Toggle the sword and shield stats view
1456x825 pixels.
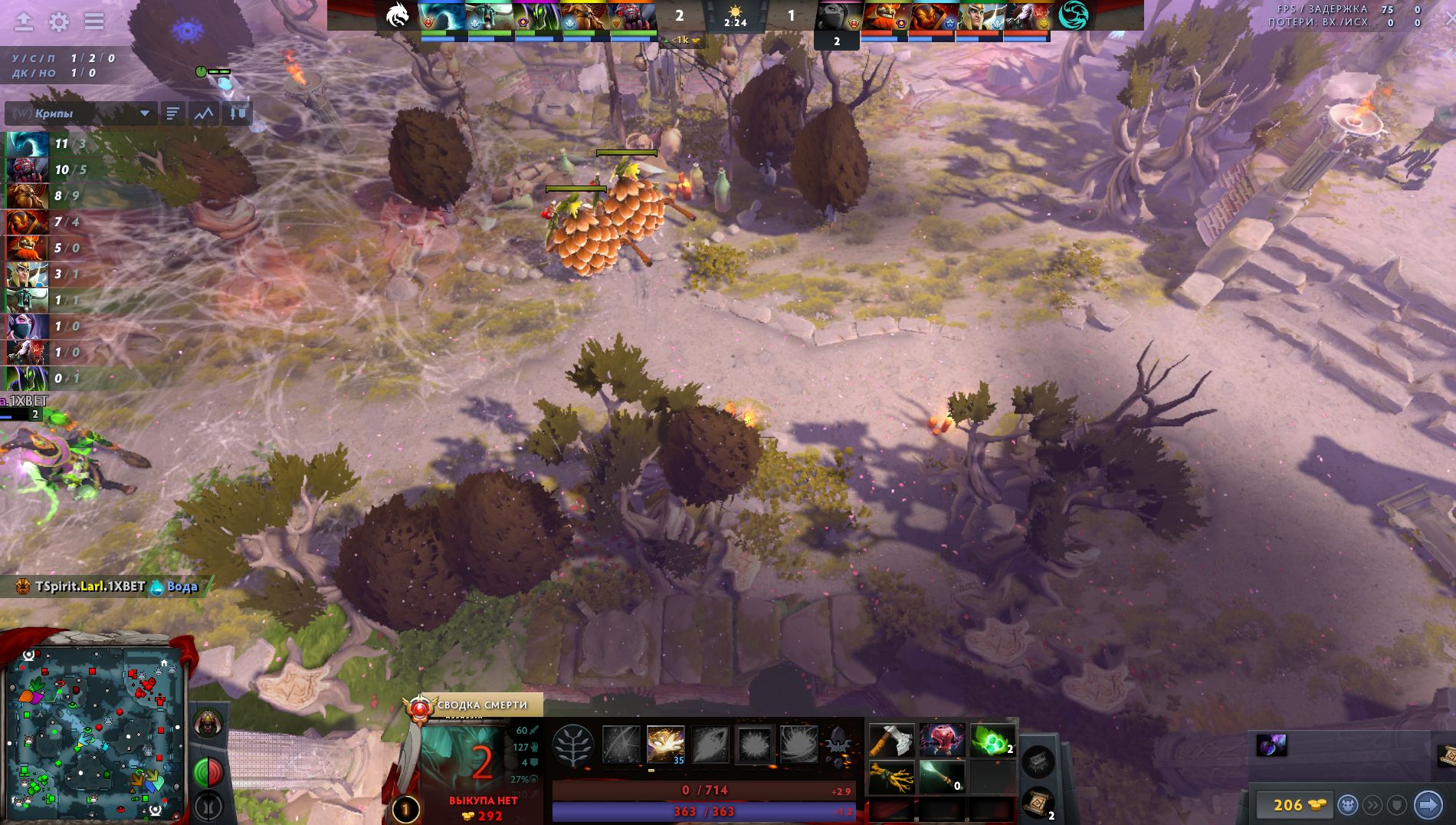(238, 113)
